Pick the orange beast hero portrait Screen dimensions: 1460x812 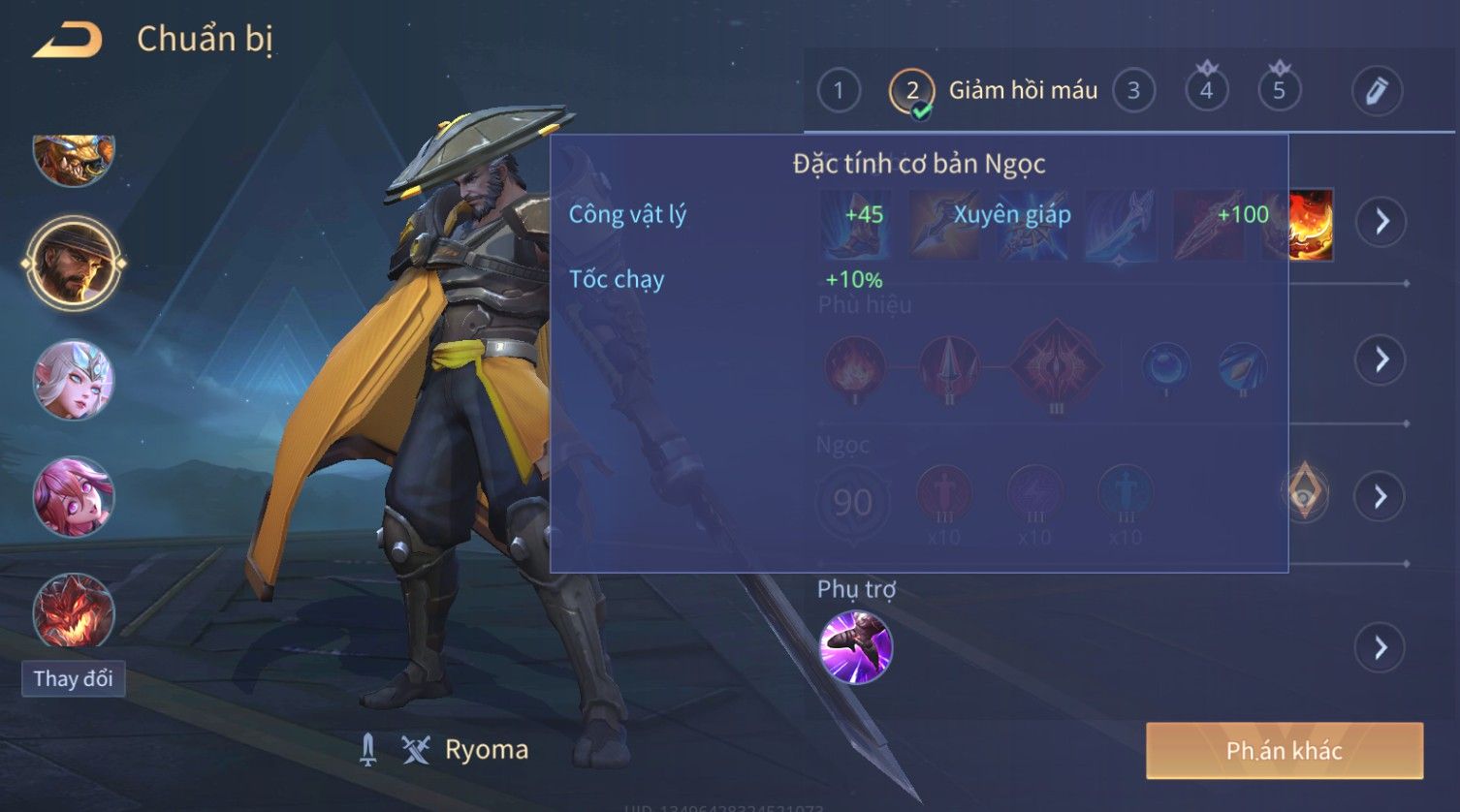click(x=74, y=157)
